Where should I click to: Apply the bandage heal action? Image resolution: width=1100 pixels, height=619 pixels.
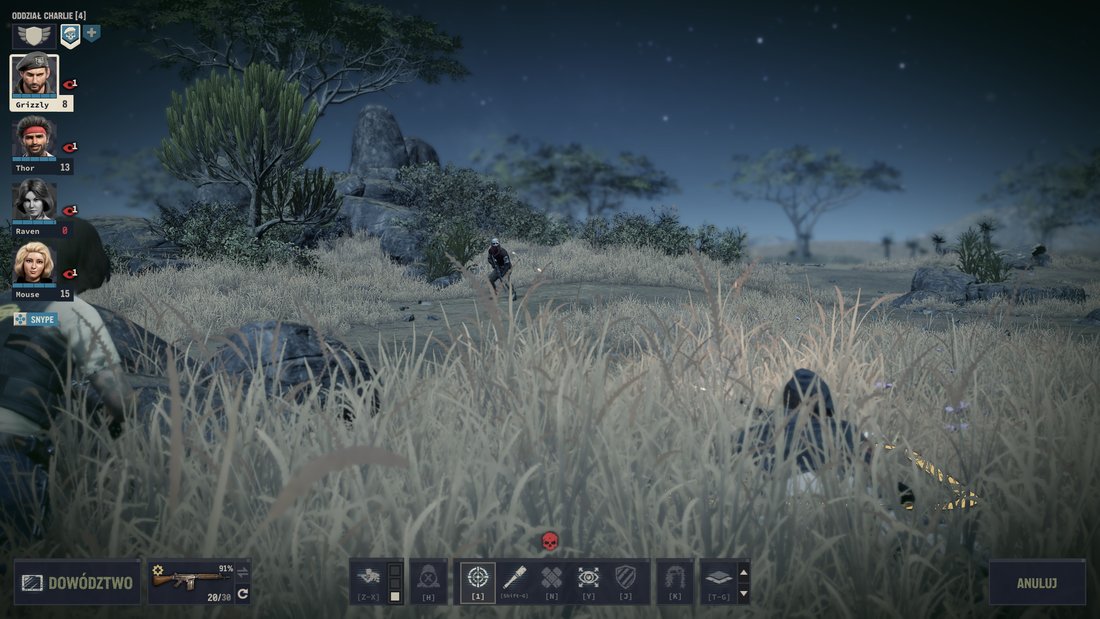[x=551, y=578]
